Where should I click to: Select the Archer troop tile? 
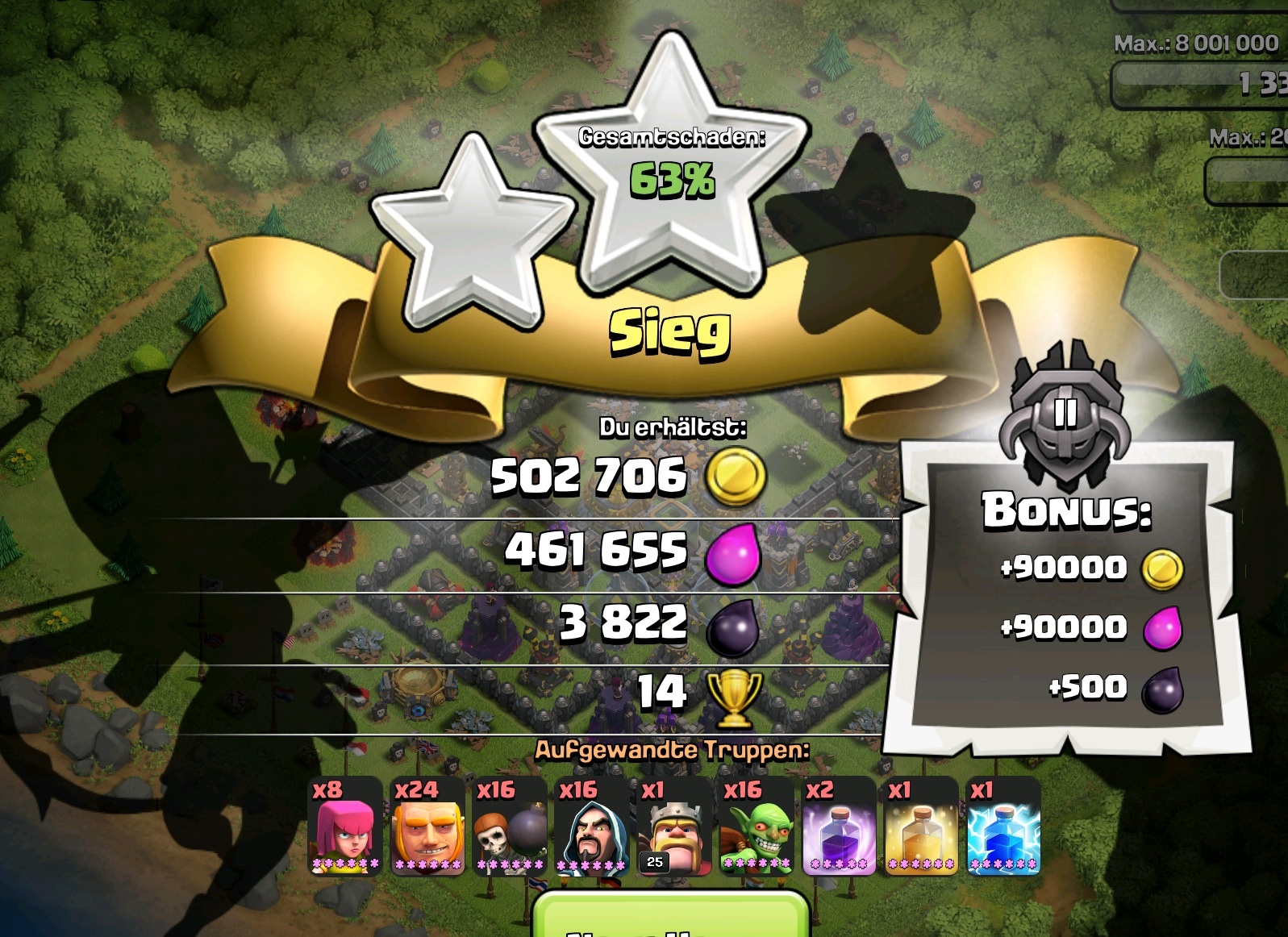pos(345,827)
